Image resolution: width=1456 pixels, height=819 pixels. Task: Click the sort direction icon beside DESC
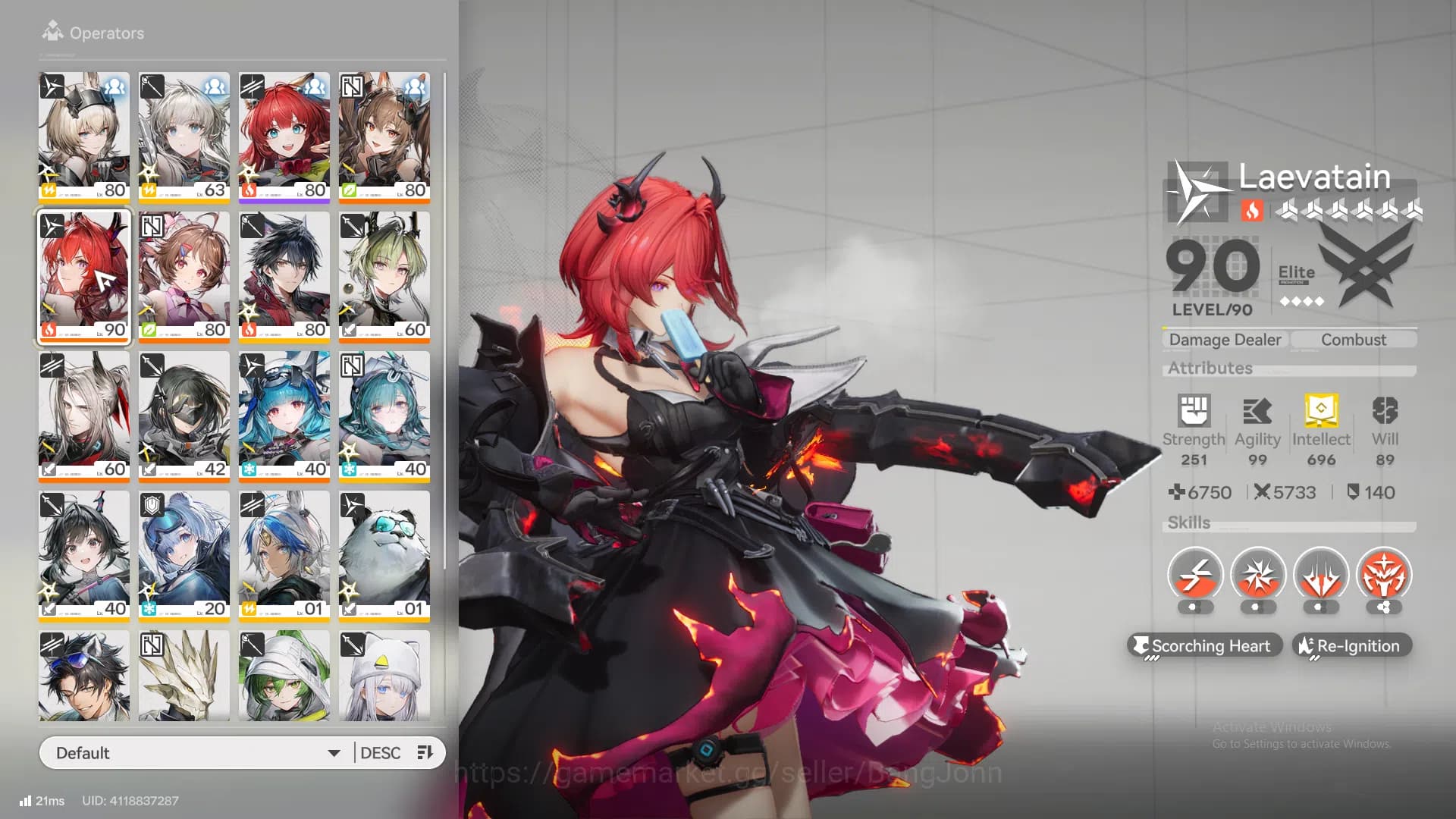[425, 752]
